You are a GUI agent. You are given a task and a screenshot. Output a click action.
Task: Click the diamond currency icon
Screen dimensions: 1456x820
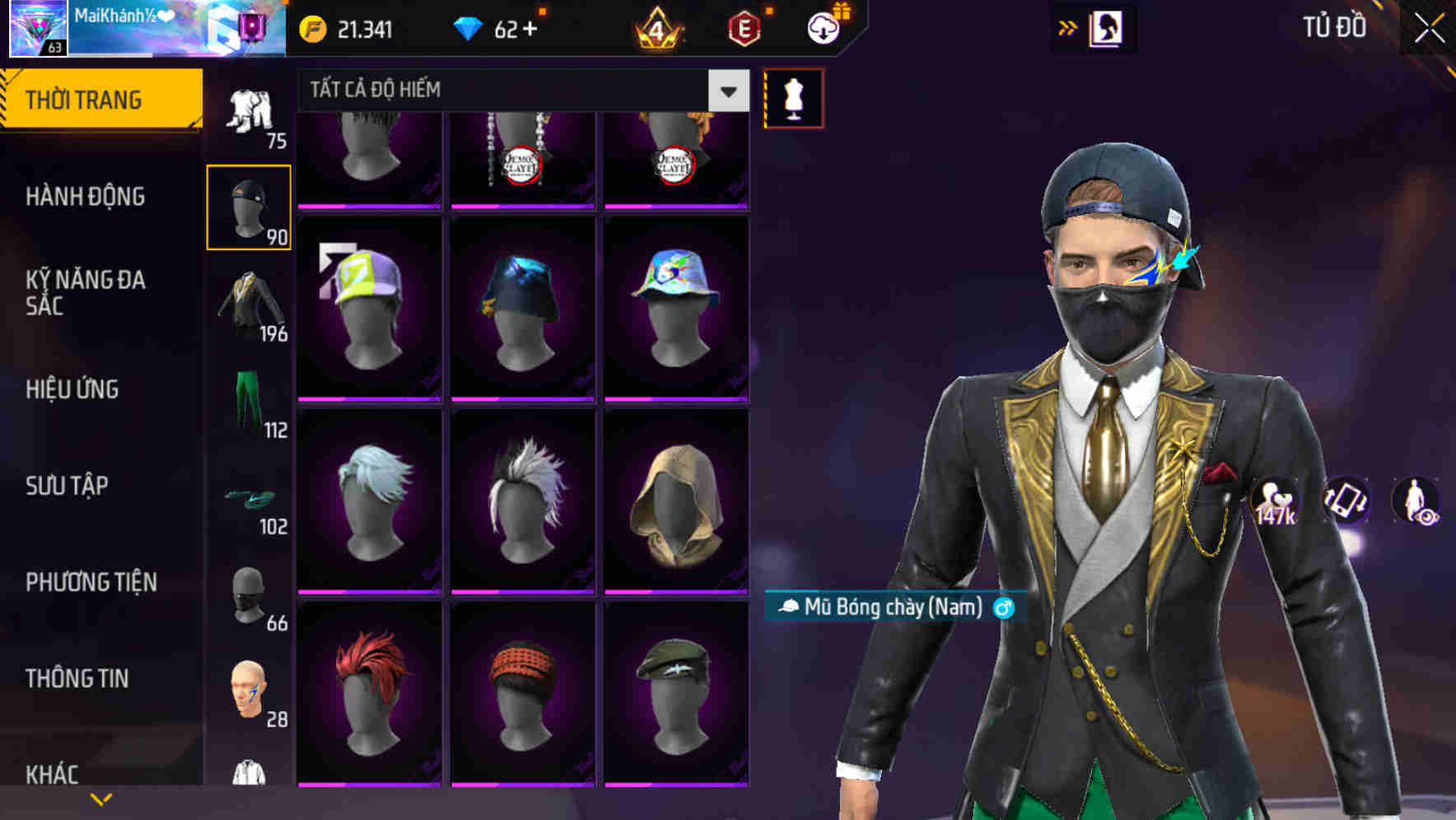[469, 28]
